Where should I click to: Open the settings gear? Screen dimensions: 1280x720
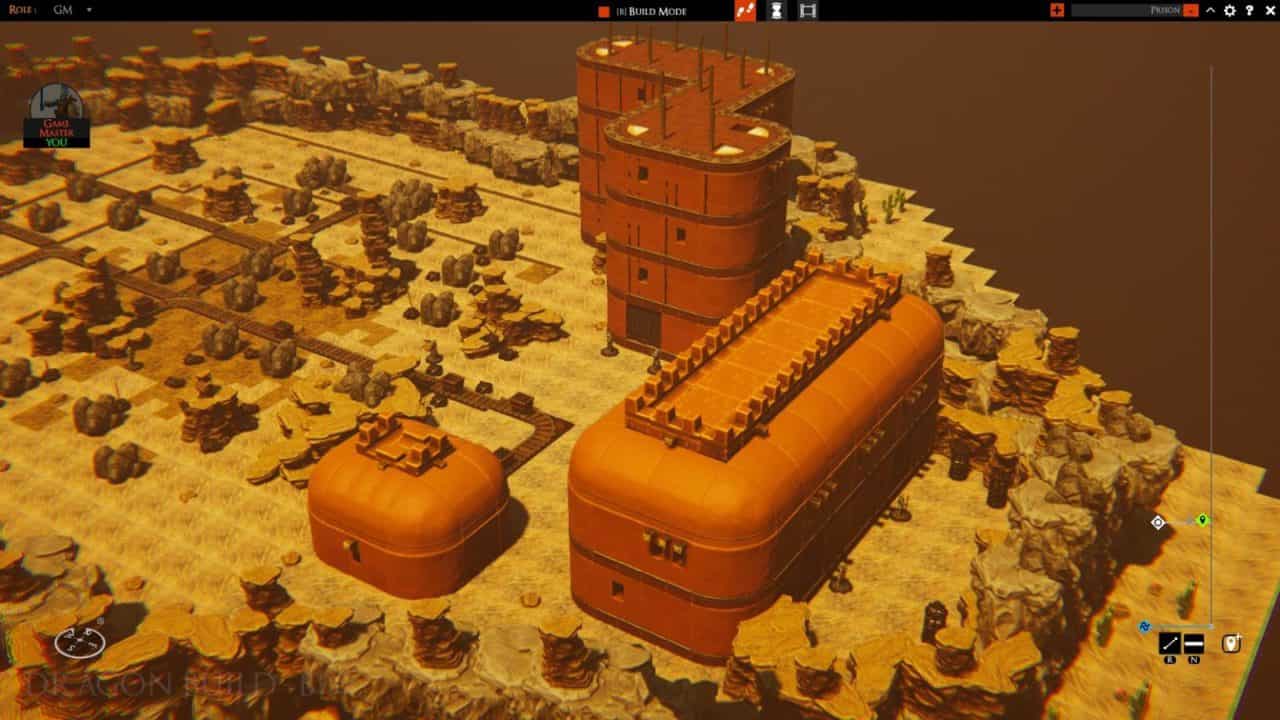point(1230,11)
